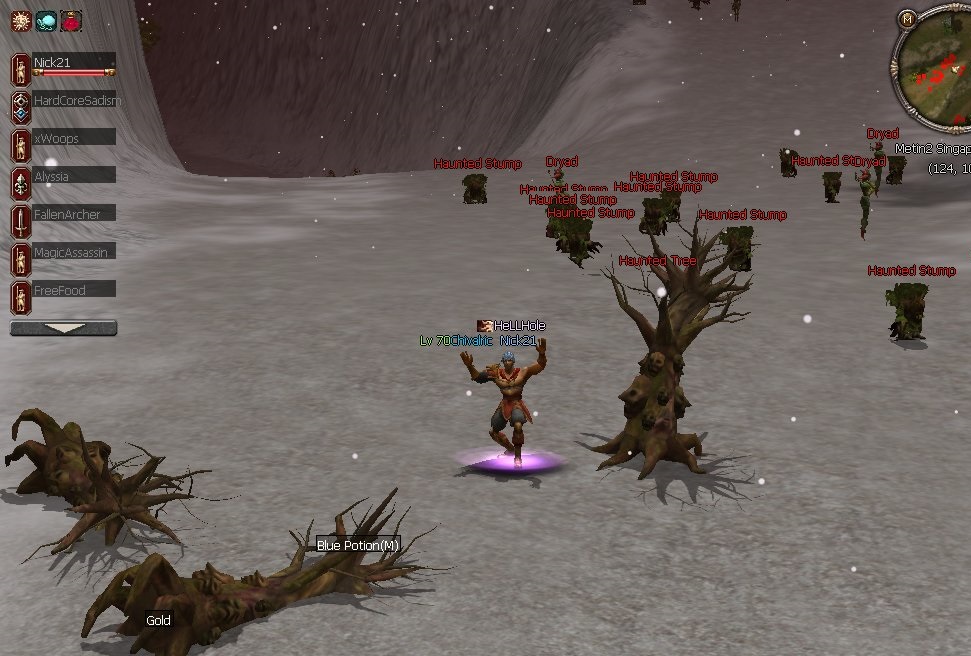971x656 pixels.
Task: Select FallenArcher in the party list
Action: coord(73,214)
